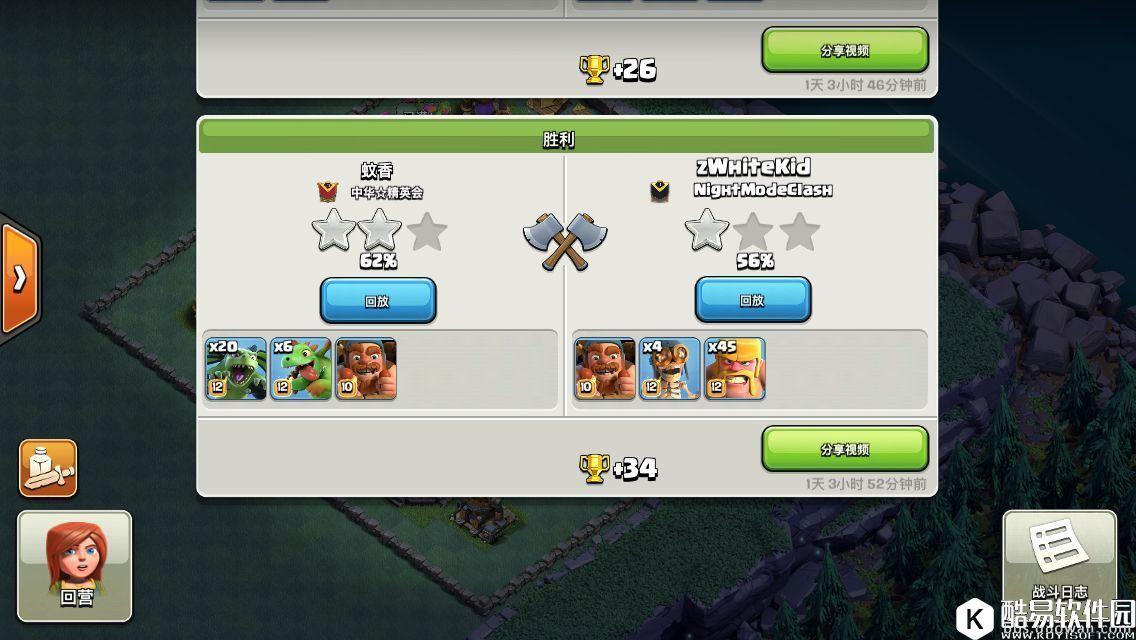This screenshot has height=640, width=1136.
Task: Tap the clan badge beside 中华☆精英会
Action: pyautogui.click(x=327, y=191)
